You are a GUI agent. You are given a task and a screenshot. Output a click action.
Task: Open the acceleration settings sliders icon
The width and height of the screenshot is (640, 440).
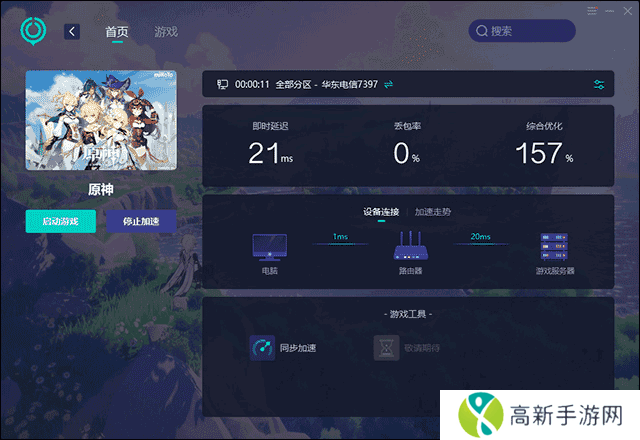click(599, 85)
